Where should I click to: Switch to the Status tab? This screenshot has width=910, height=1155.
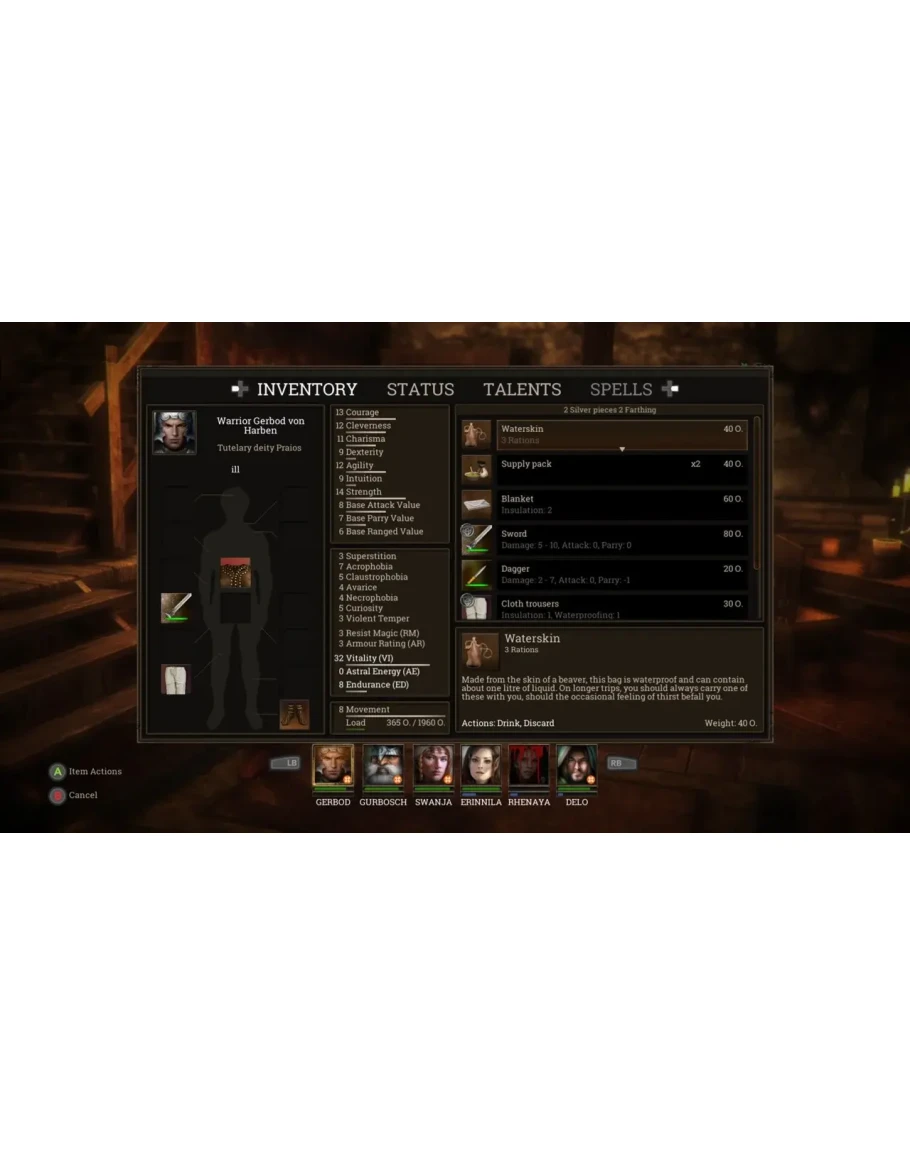420,390
